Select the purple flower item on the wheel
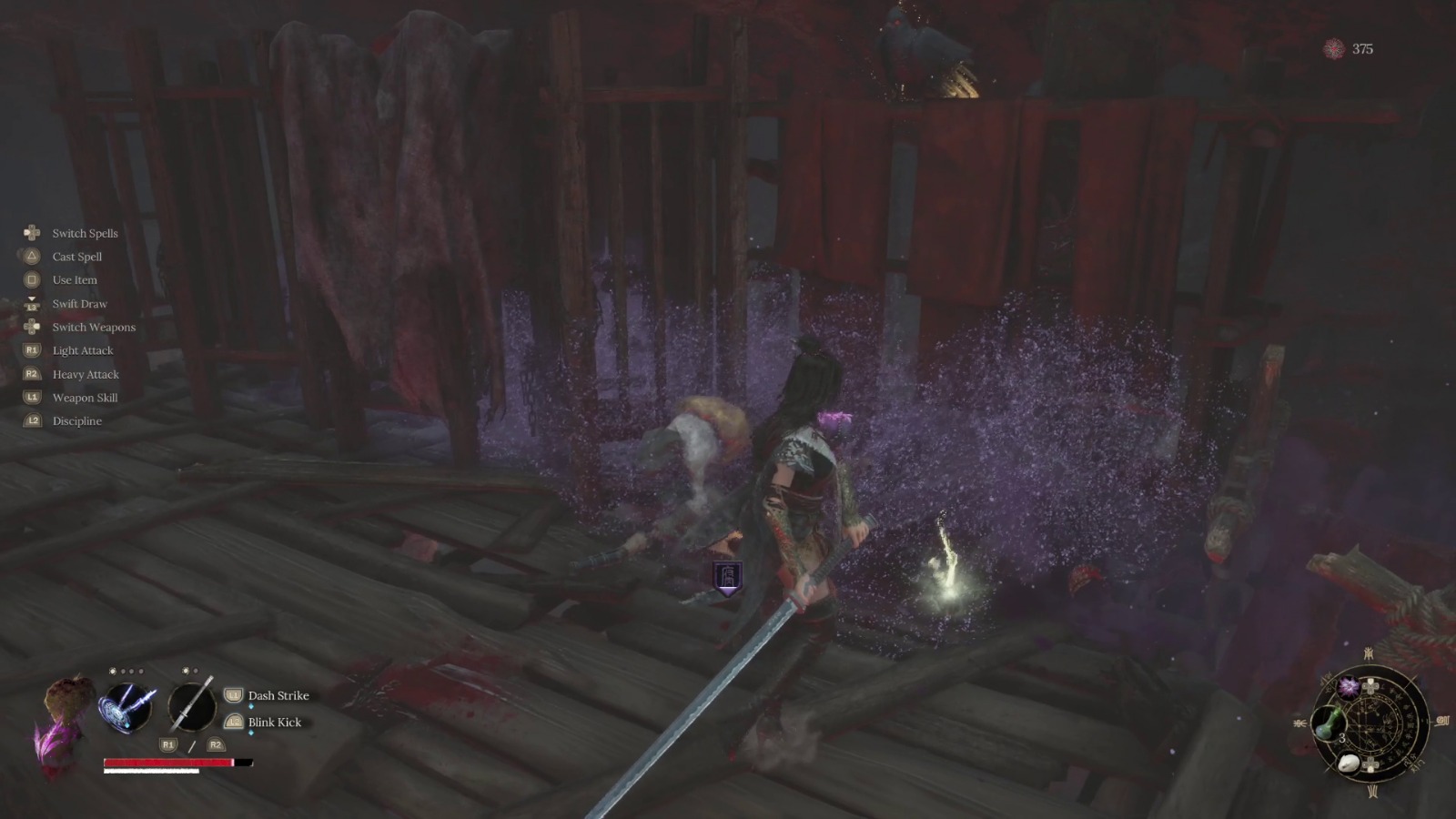The width and height of the screenshot is (1456, 819). click(x=1348, y=688)
